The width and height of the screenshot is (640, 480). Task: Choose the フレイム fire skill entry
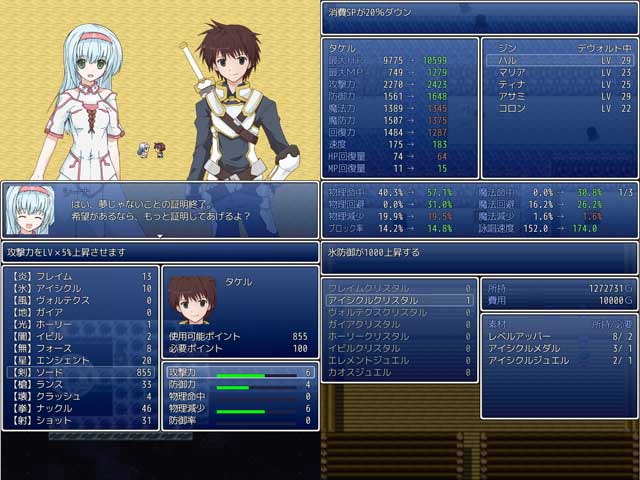[80, 276]
